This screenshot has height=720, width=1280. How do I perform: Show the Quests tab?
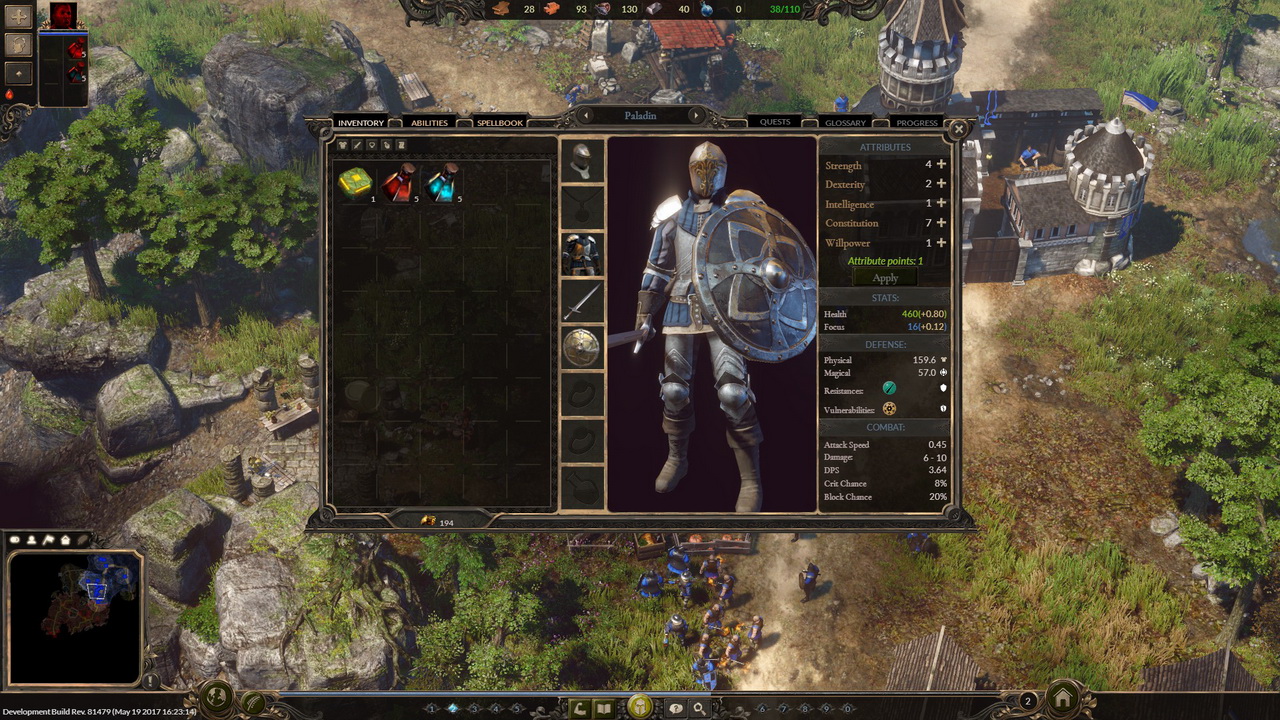point(775,122)
